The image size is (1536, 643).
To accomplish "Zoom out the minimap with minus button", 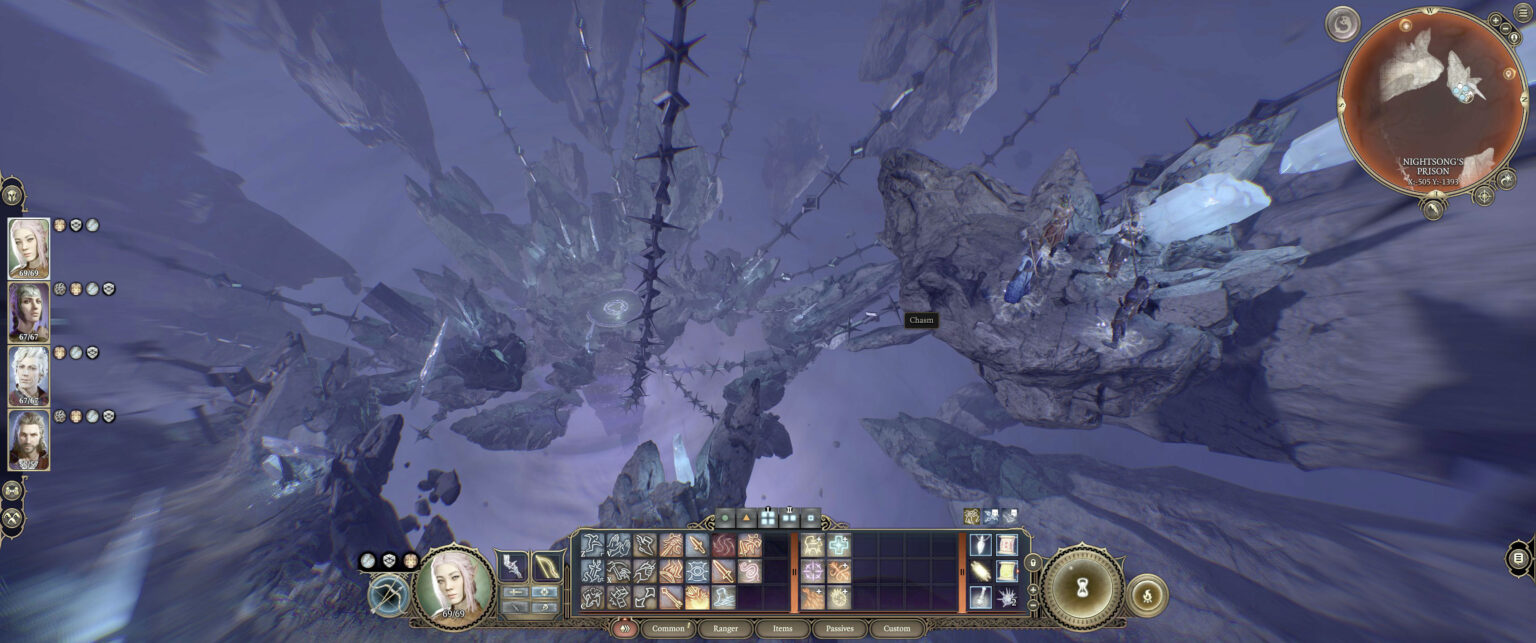I will tap(1507, 30).
